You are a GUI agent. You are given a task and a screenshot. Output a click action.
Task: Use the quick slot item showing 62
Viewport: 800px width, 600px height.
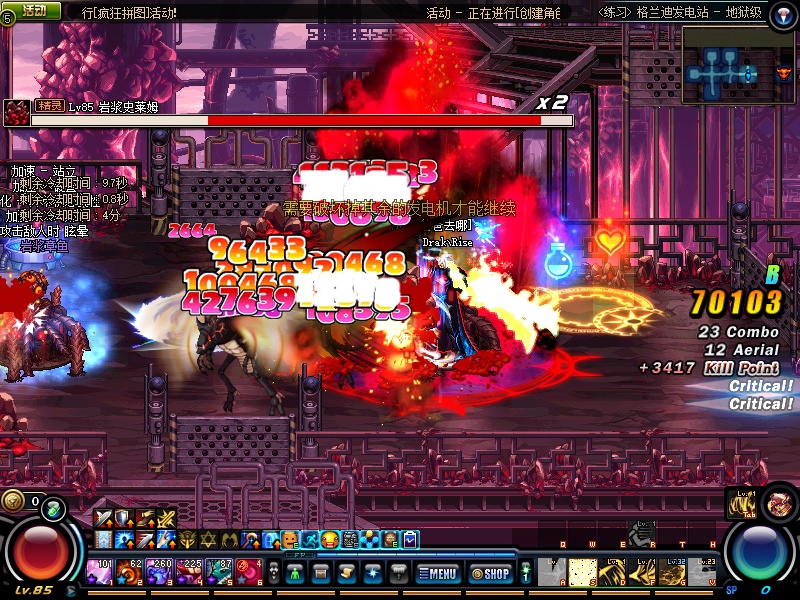tap(130, 573)
